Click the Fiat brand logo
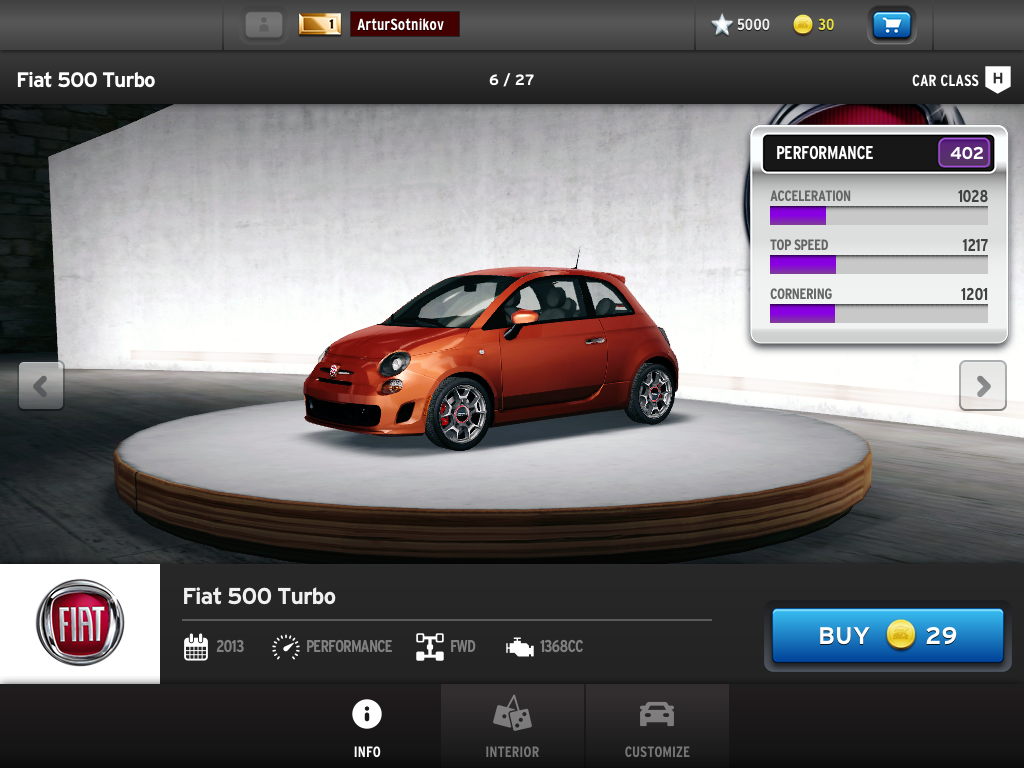 click(x=80, y=624)
